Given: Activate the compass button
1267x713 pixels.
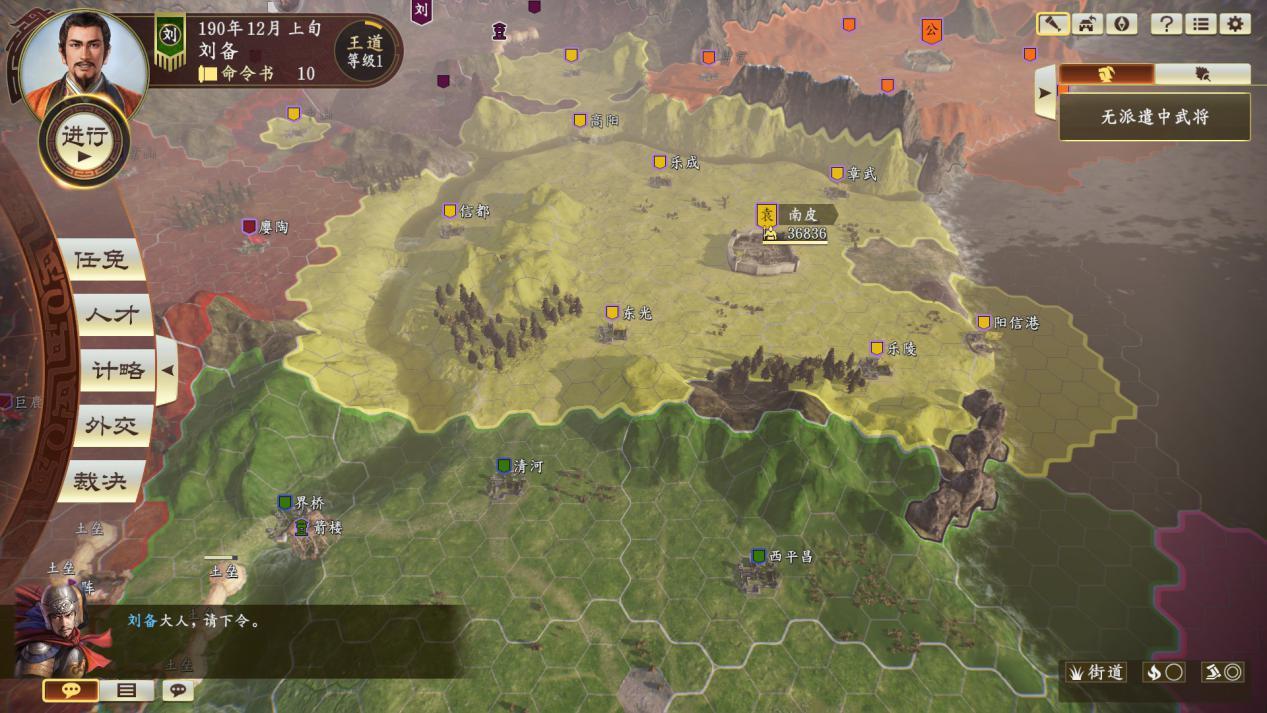Looking at the screenshot, I should coord(1121,24).
